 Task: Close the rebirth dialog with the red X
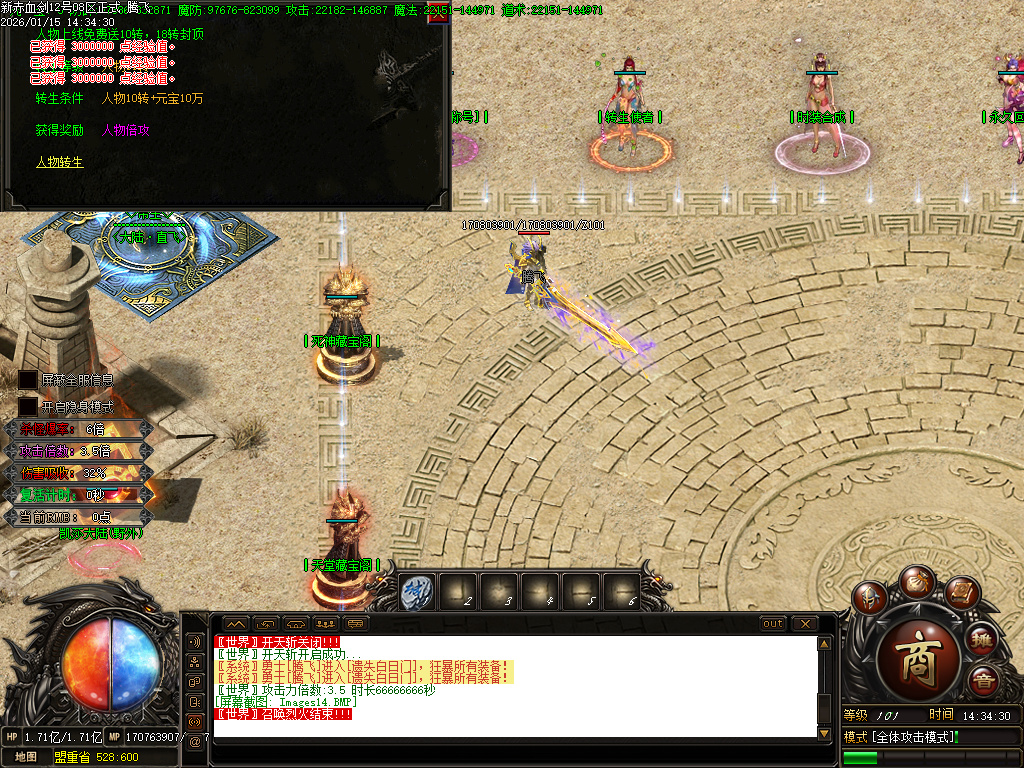tap(437, 19)
